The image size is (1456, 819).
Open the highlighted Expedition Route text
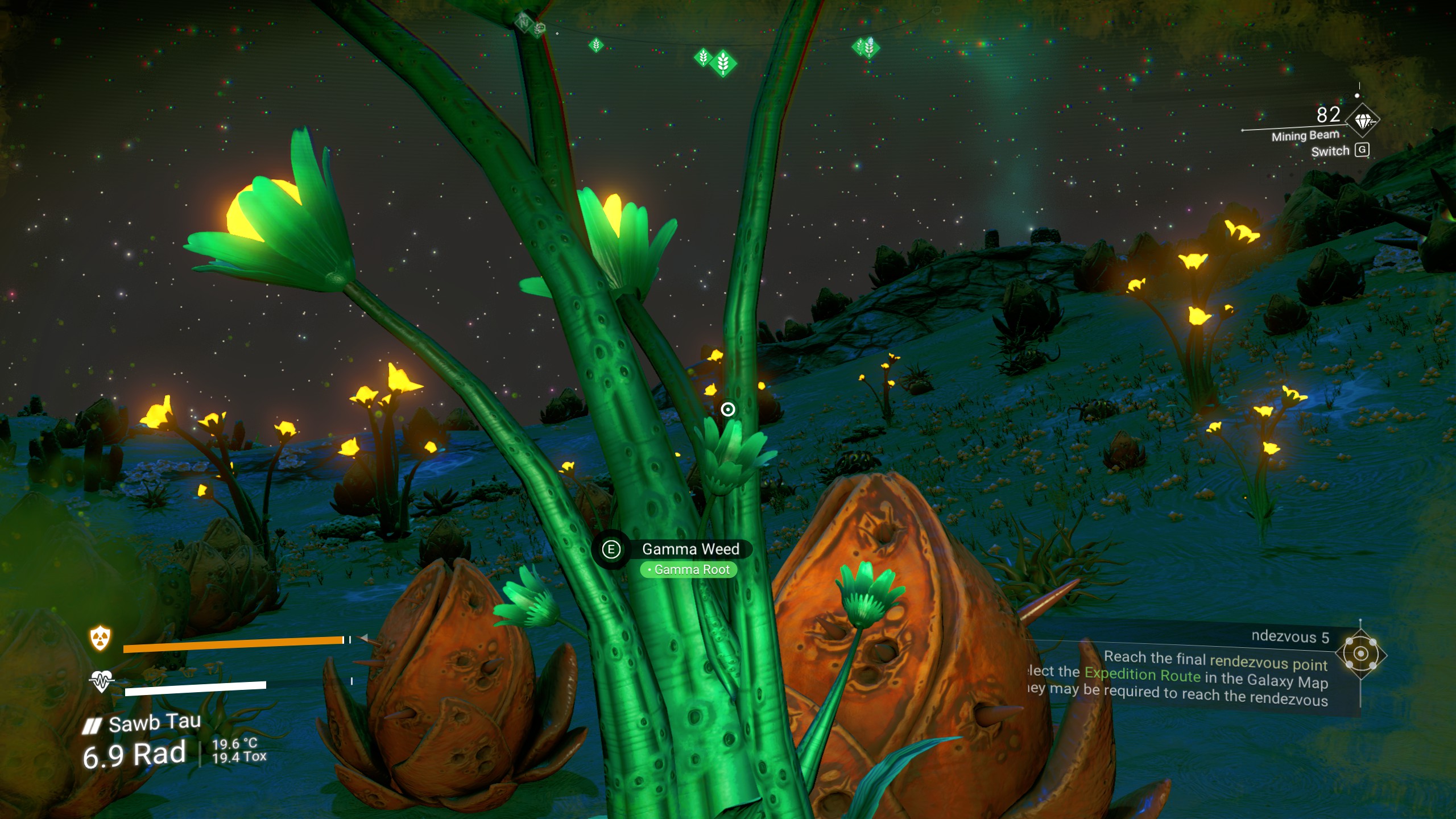1142,675
